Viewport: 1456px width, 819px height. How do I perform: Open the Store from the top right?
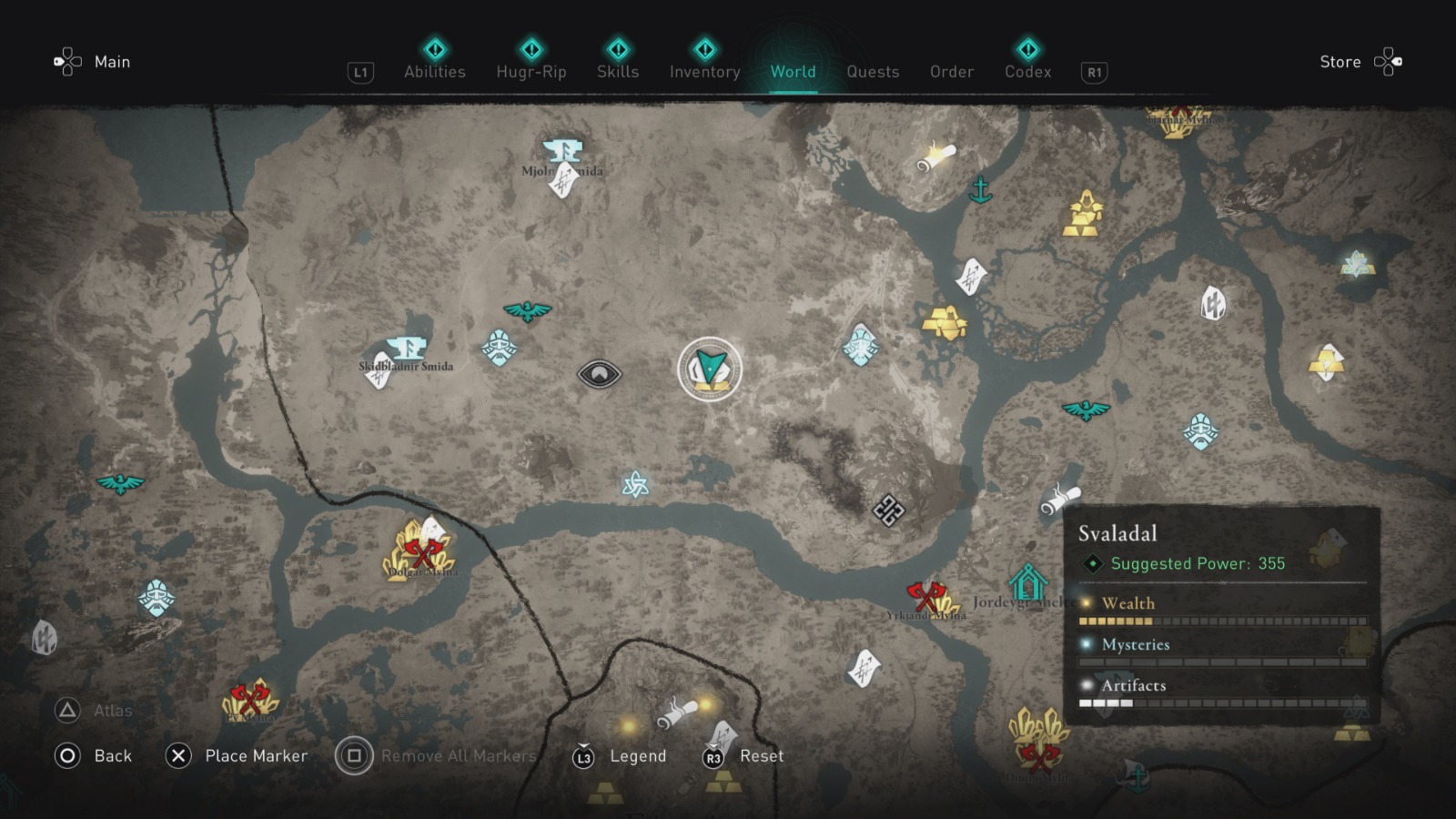[x=1340, y=62]
